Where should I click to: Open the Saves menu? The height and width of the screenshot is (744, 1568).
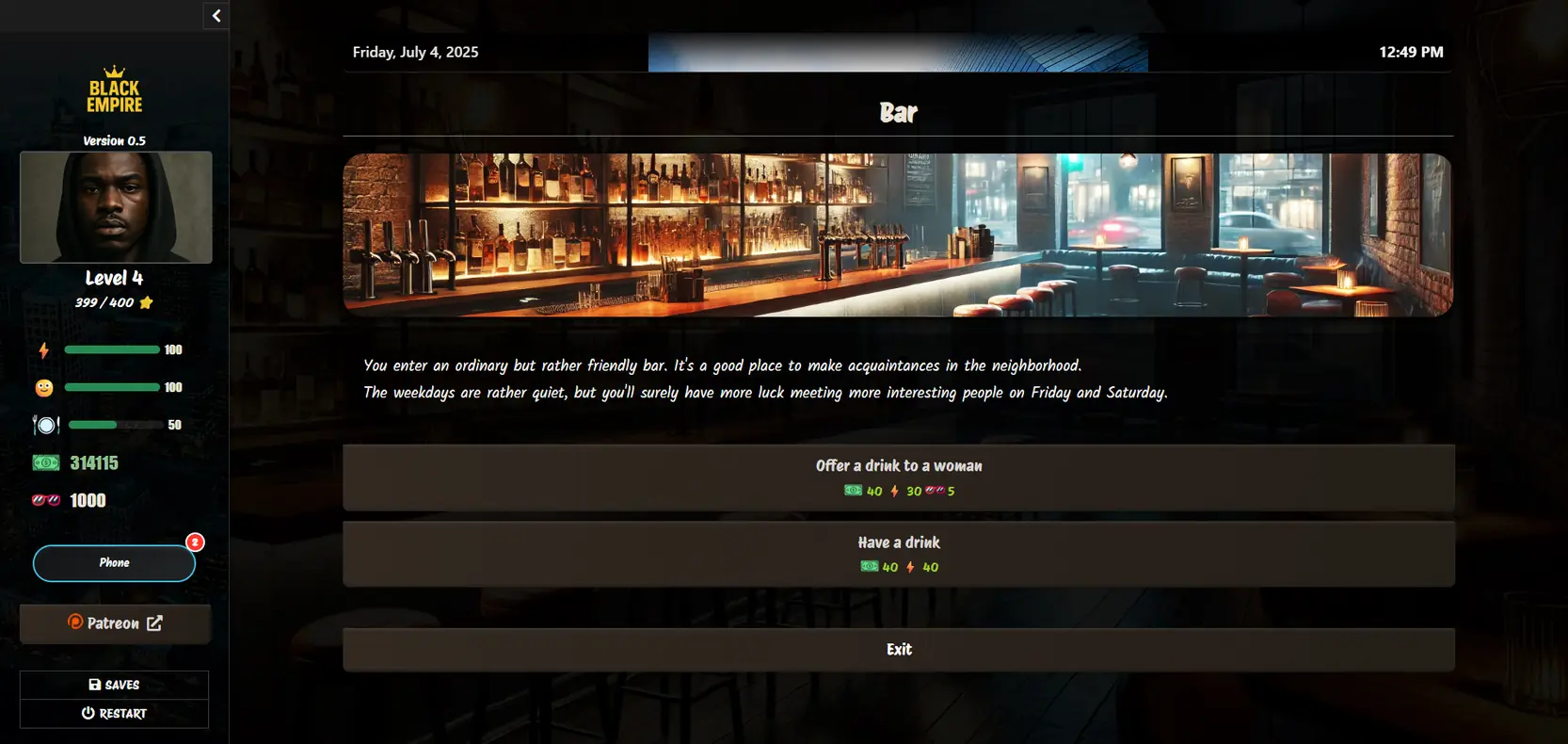pos(114,685)
